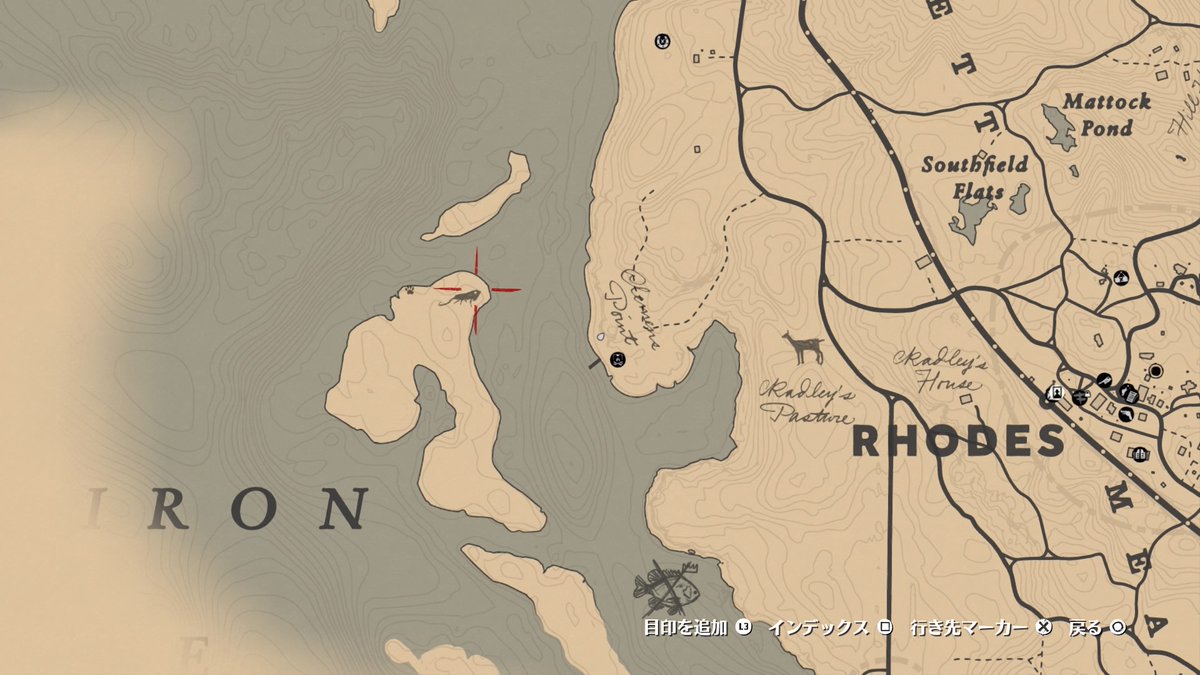The image size is (1200, 675).
Task: Select the portrait photo marker by the railroad
Action: 1053,392
